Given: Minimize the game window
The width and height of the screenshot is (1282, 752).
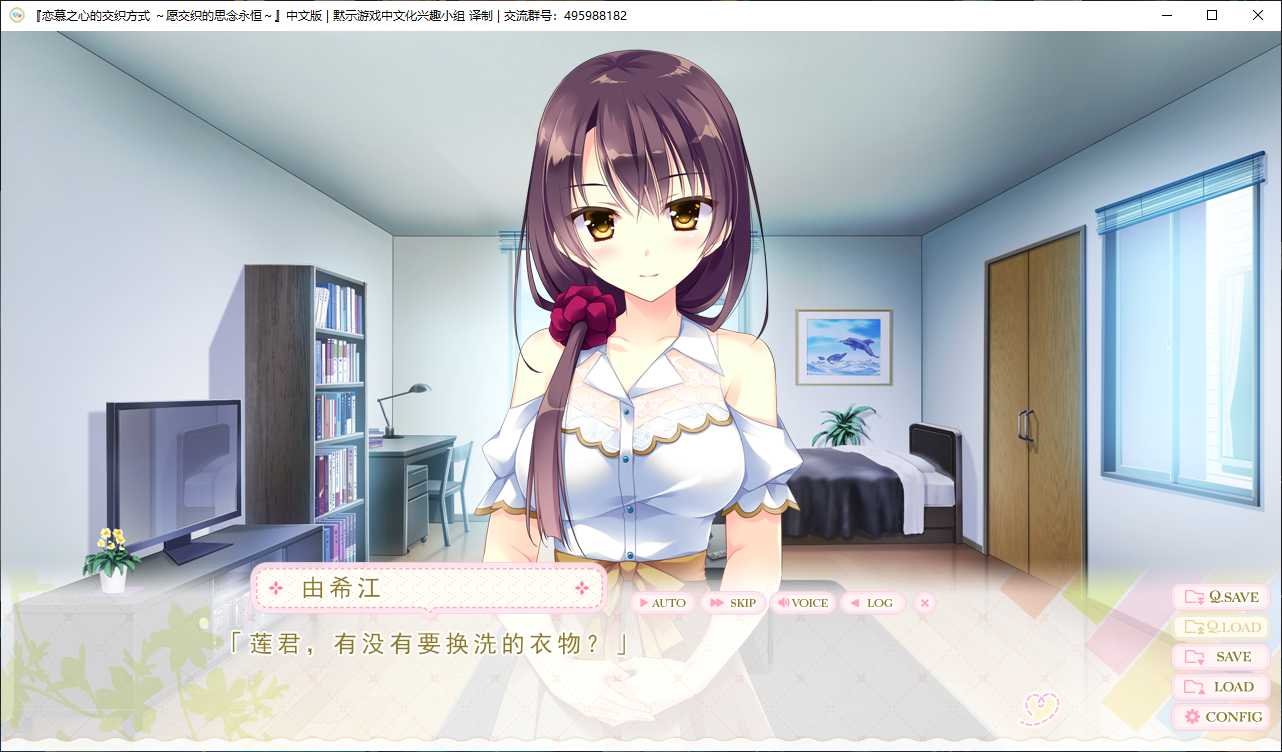Looking at the screenshot, I should pyautogui.click(x=1166, y=15).
